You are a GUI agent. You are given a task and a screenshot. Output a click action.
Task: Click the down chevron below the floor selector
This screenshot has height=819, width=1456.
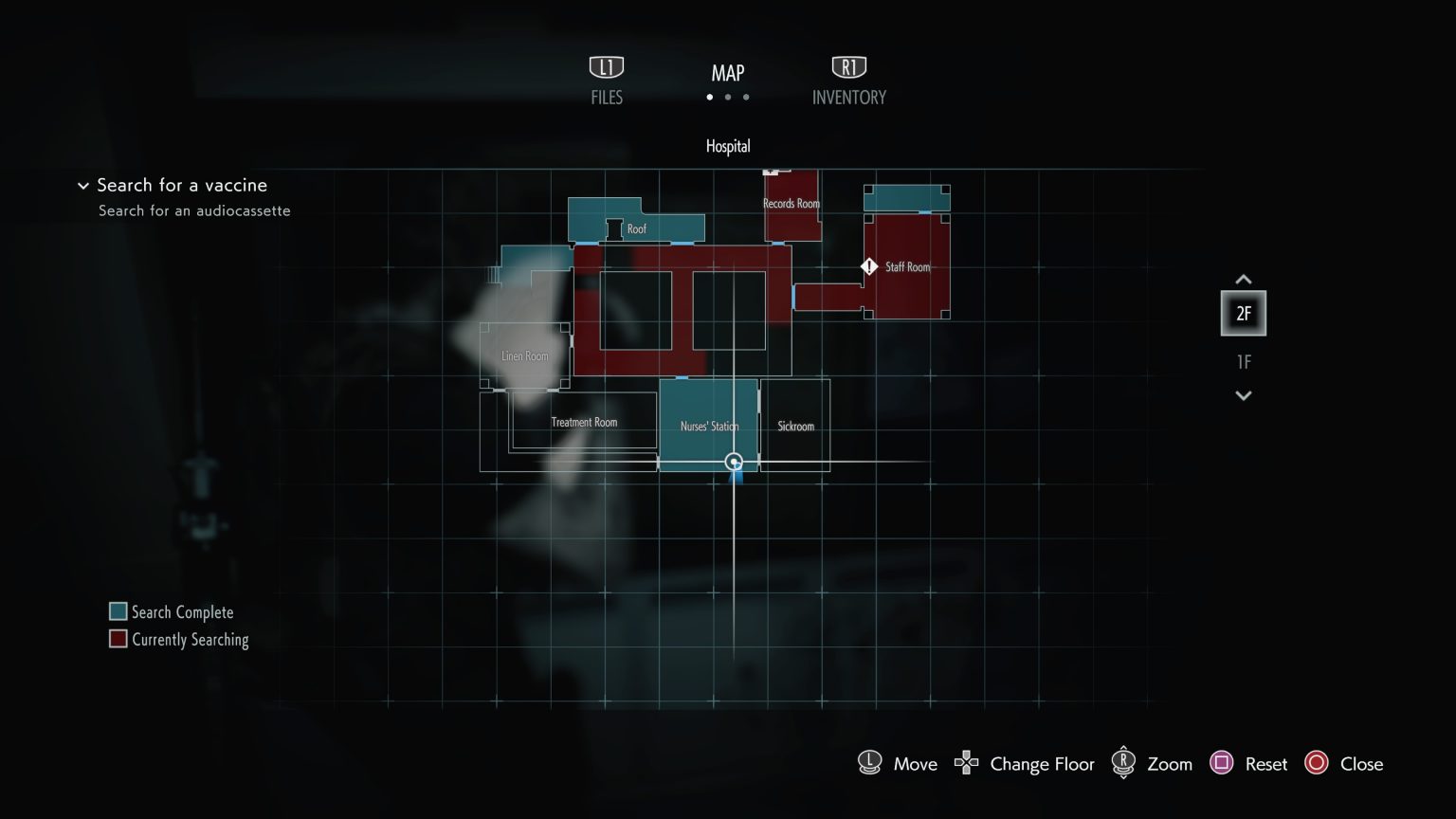1243,395
